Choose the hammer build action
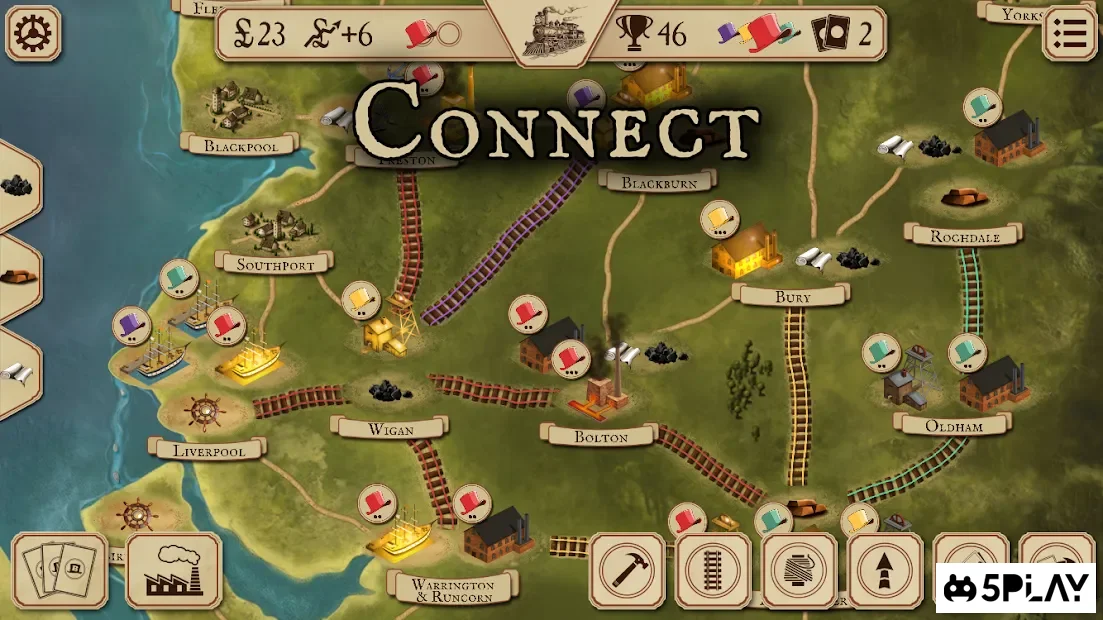The height and width of the screenshot is (620, 1103). [627, 570]
